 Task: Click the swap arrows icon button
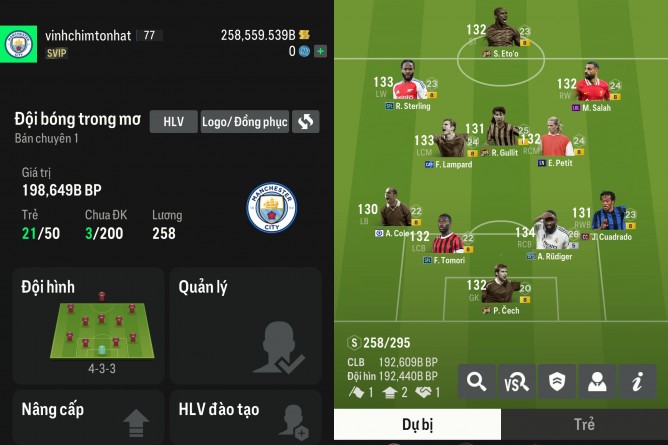coord(306,122)
